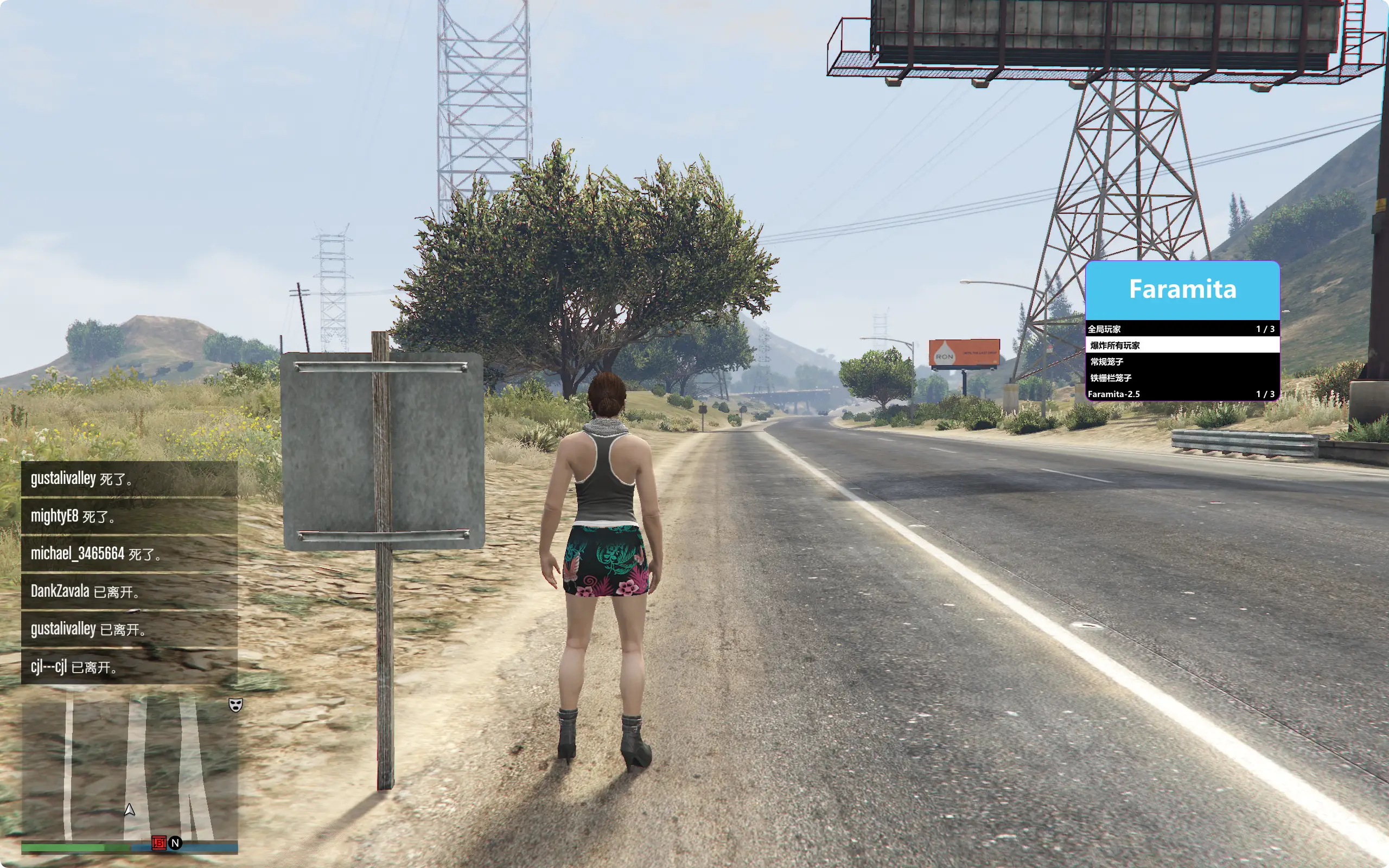
Task: Choose the 常规笼子 menu option
Action: [x=1182, y=362]
